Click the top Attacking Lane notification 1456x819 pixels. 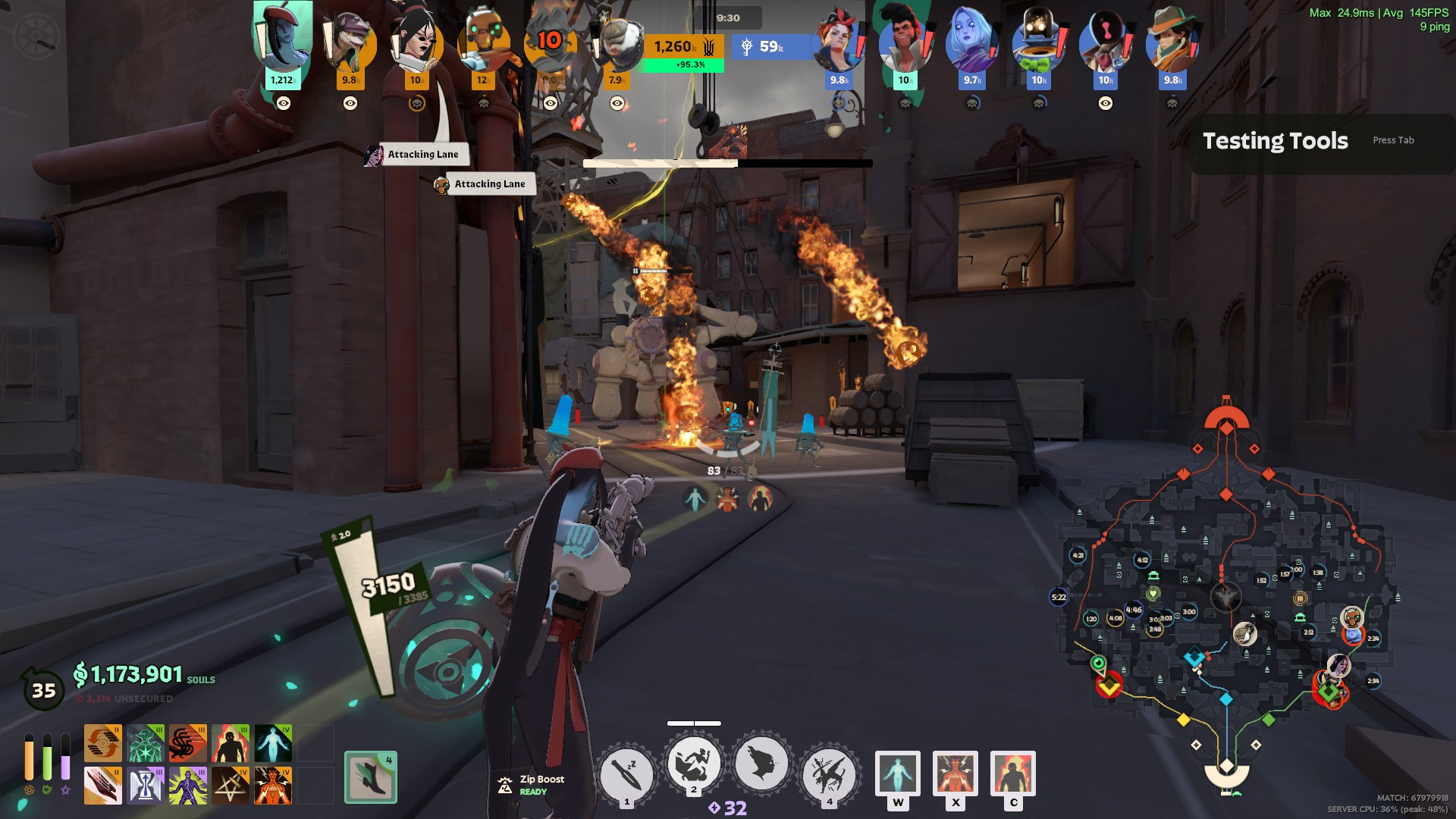[x=422, y=155]
